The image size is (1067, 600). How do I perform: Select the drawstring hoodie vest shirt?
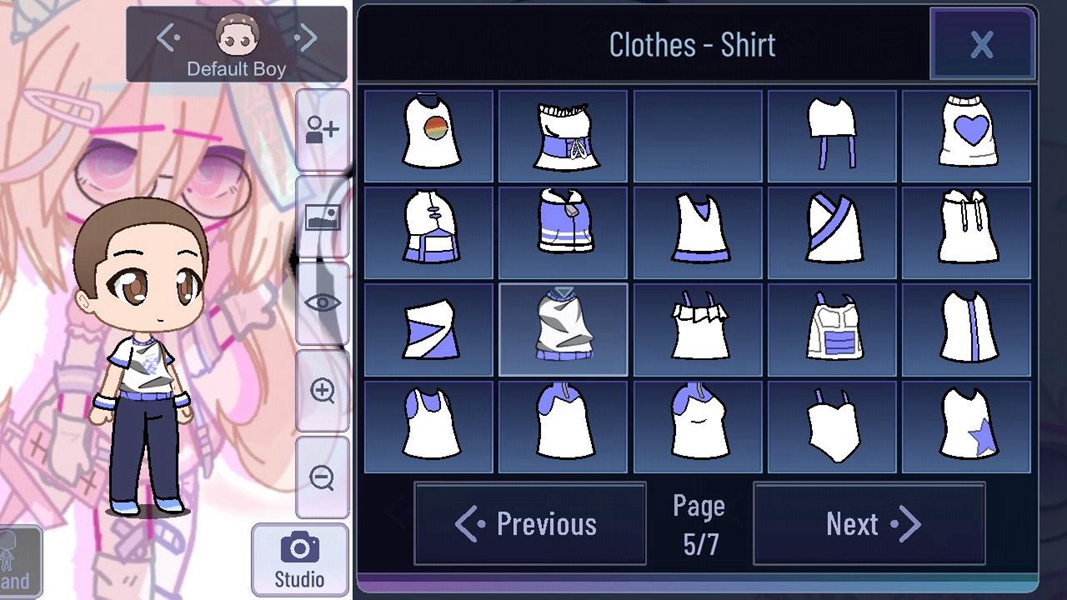[x=967, y=232]
